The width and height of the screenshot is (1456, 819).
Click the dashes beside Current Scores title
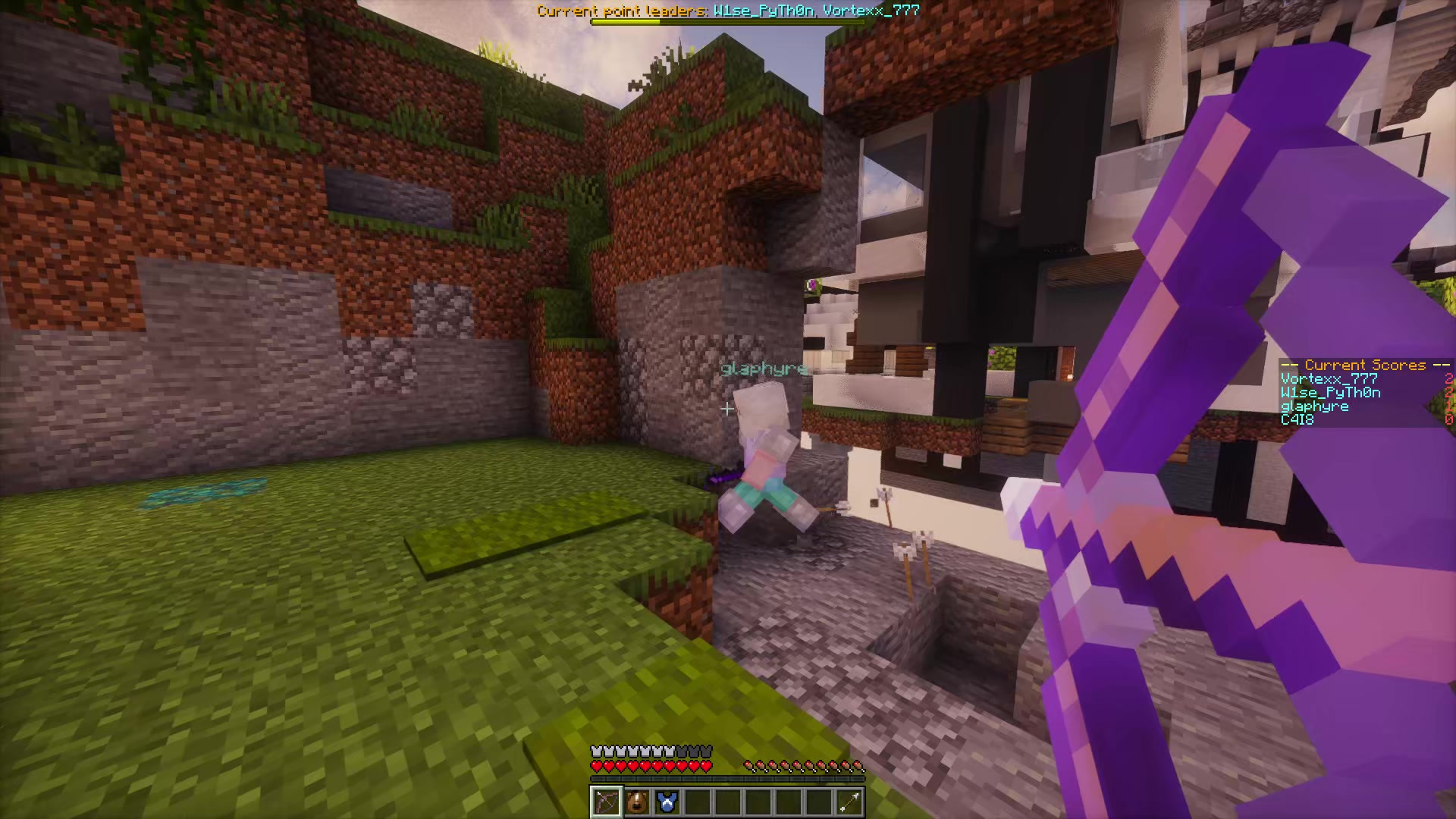click(1289, 365)
